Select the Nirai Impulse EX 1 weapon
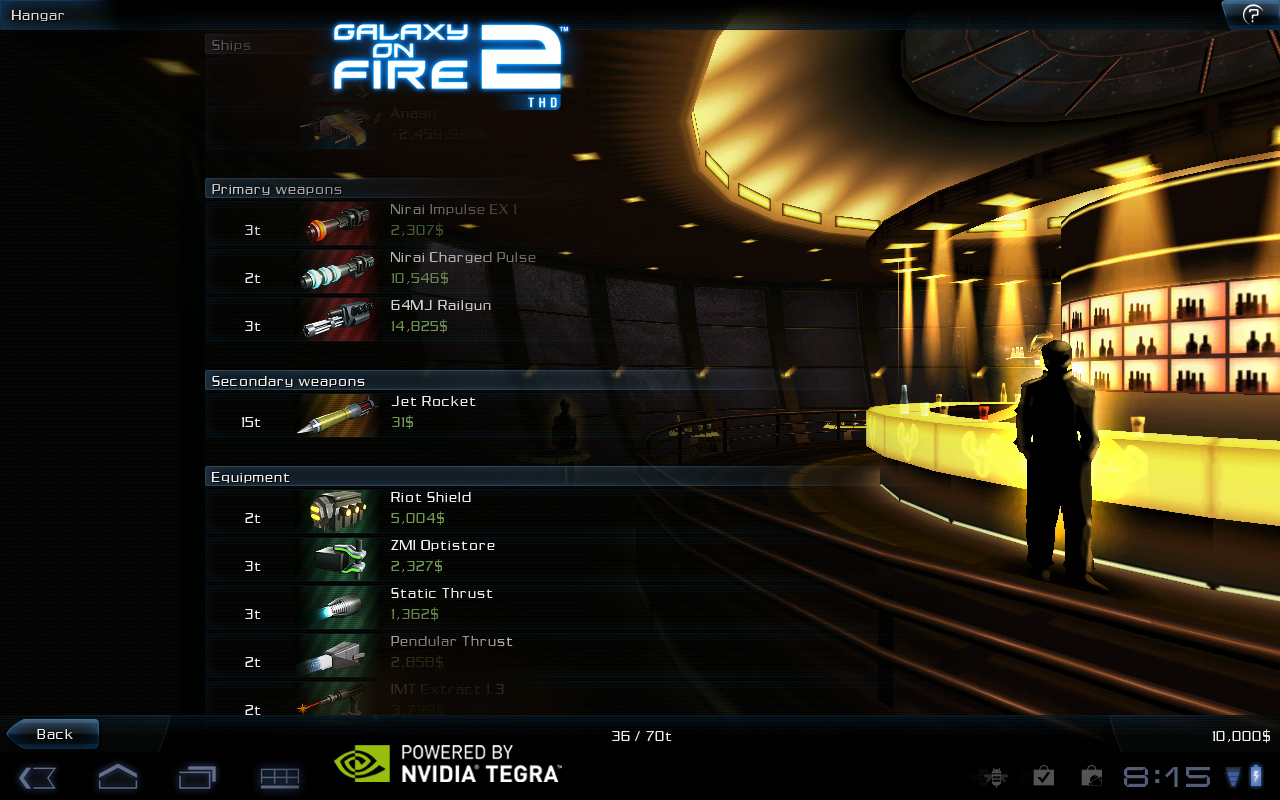This screenshot has height=800, width=1280. point(453,221)
